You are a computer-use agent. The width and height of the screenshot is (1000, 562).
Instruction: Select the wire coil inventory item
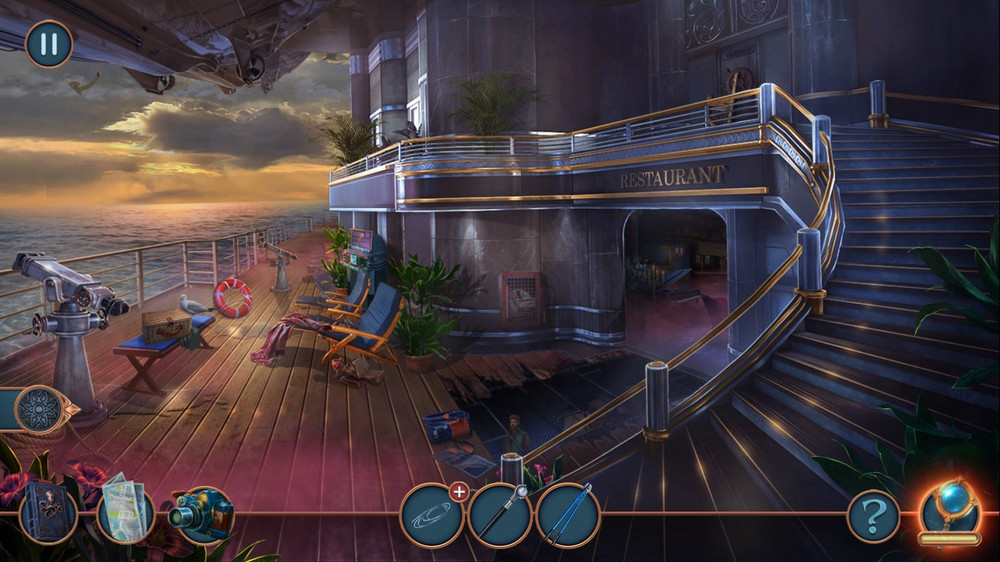(x=431, y=516)
